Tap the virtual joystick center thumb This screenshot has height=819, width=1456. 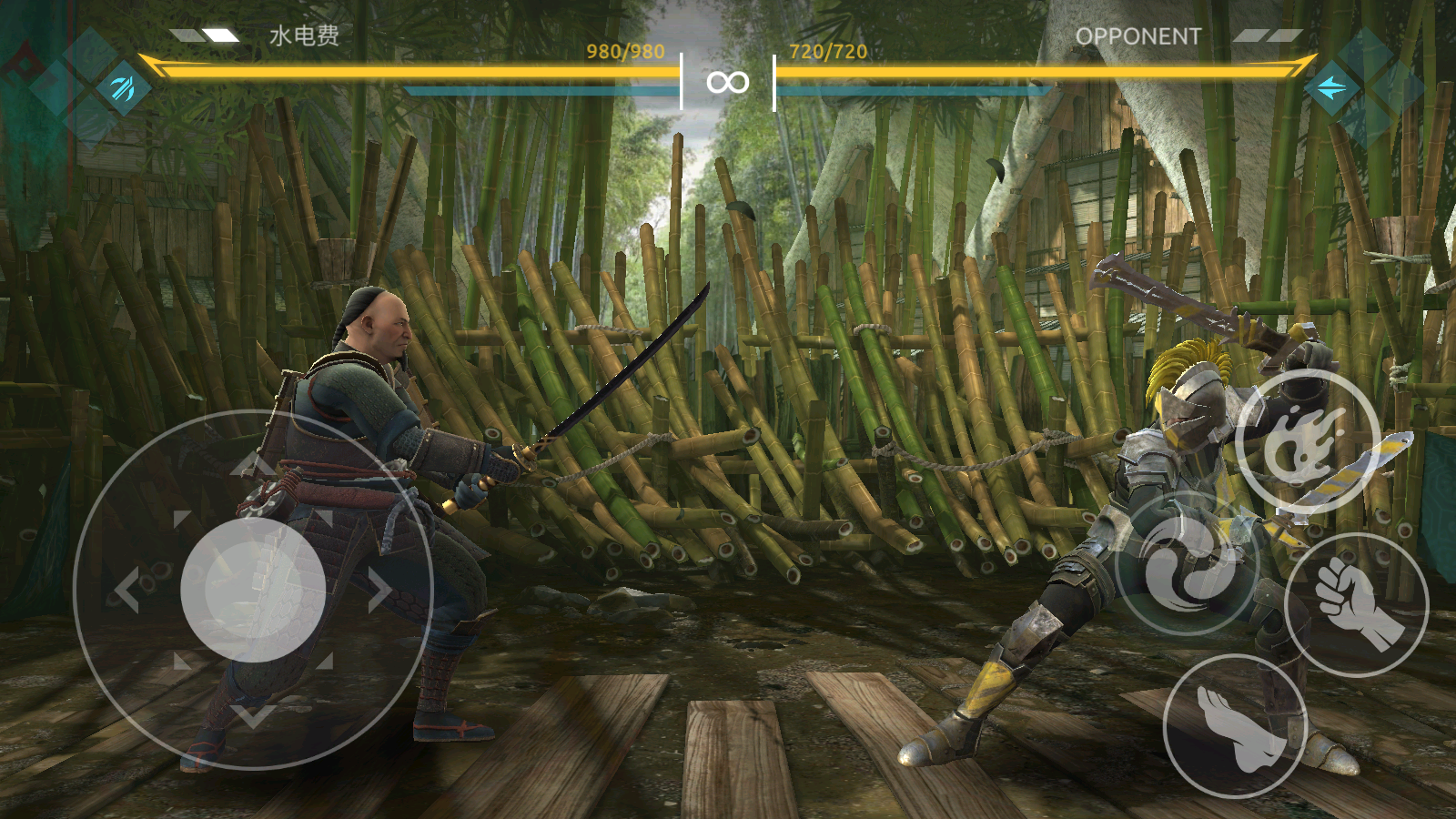pos(253,590)
